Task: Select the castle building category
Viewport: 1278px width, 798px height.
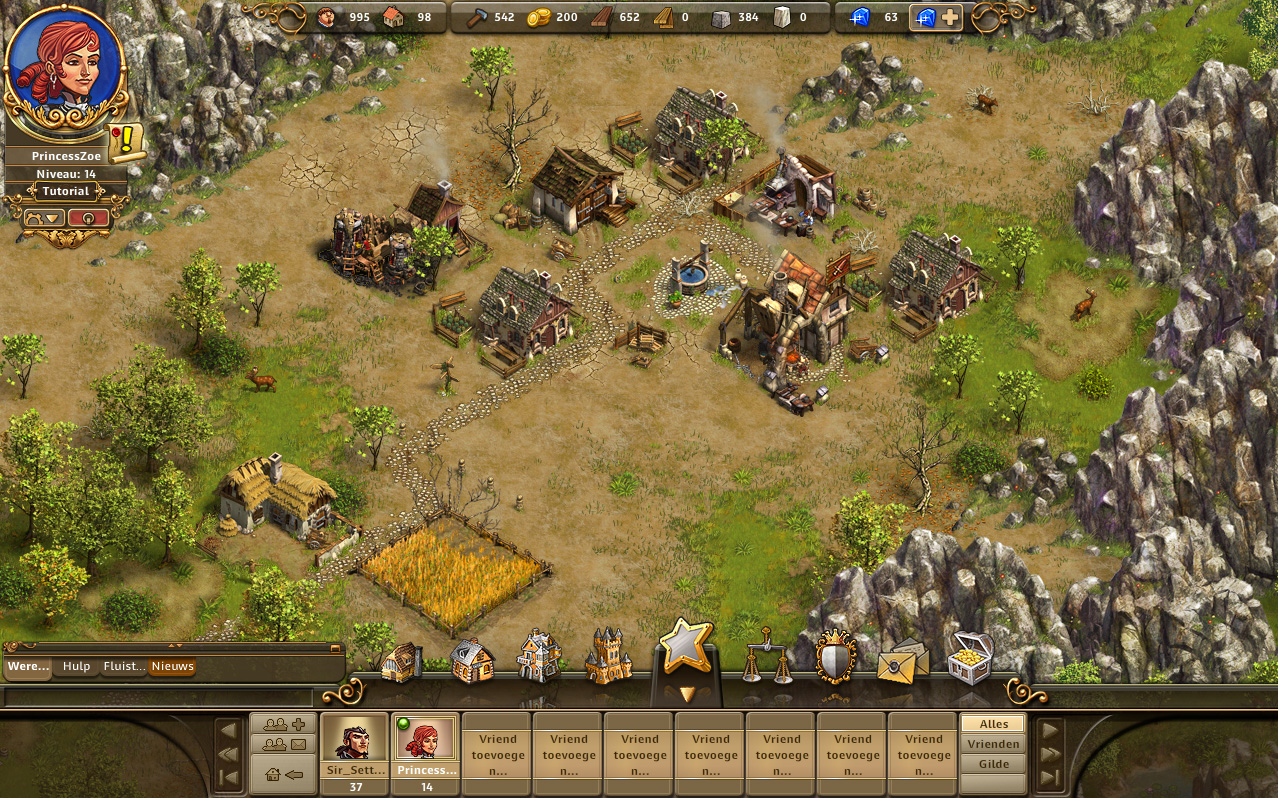Action: pos(608,657)
